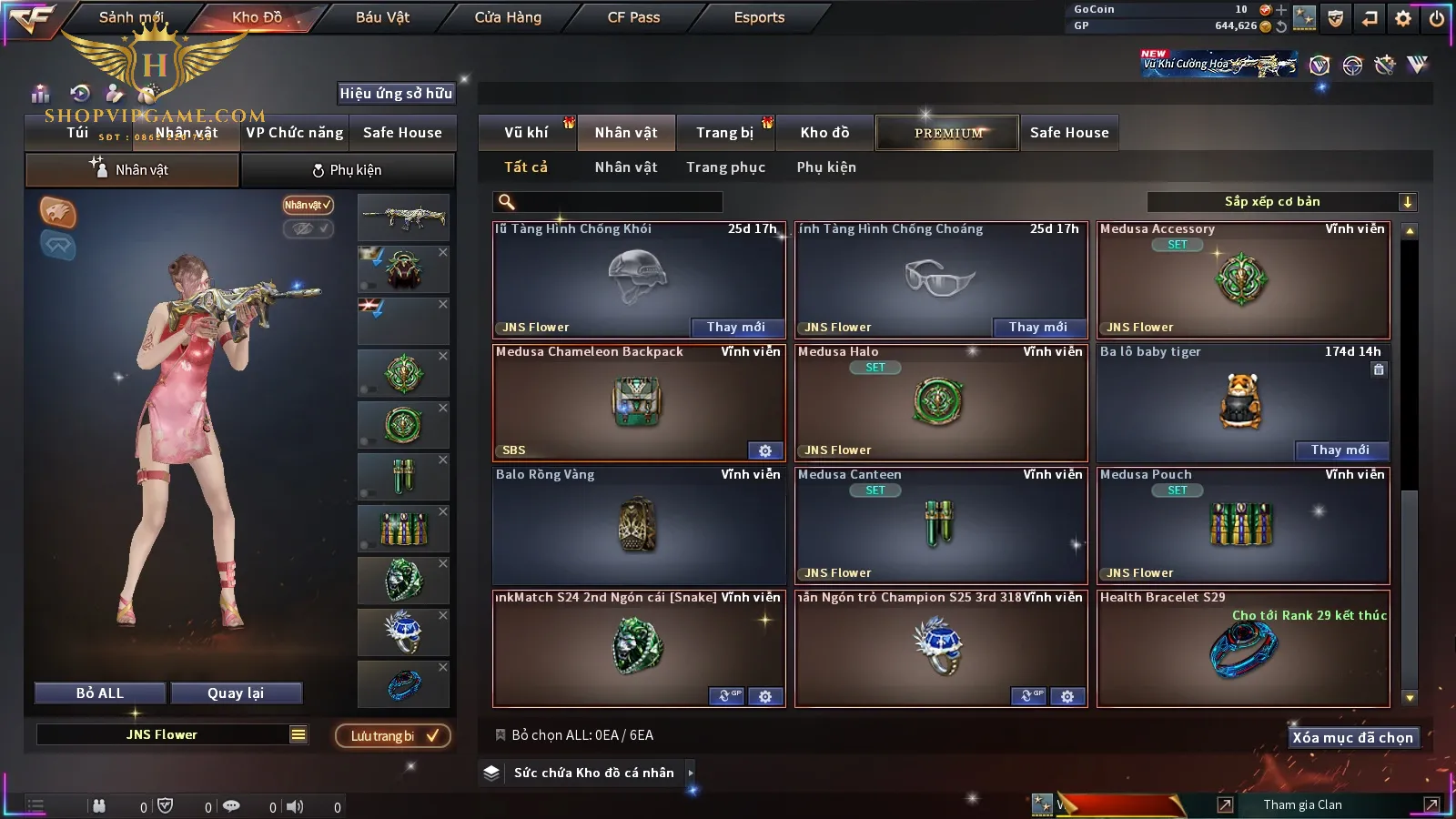
Task: Choose the Balo Rồng Vàng item
Action: (638, 525)
